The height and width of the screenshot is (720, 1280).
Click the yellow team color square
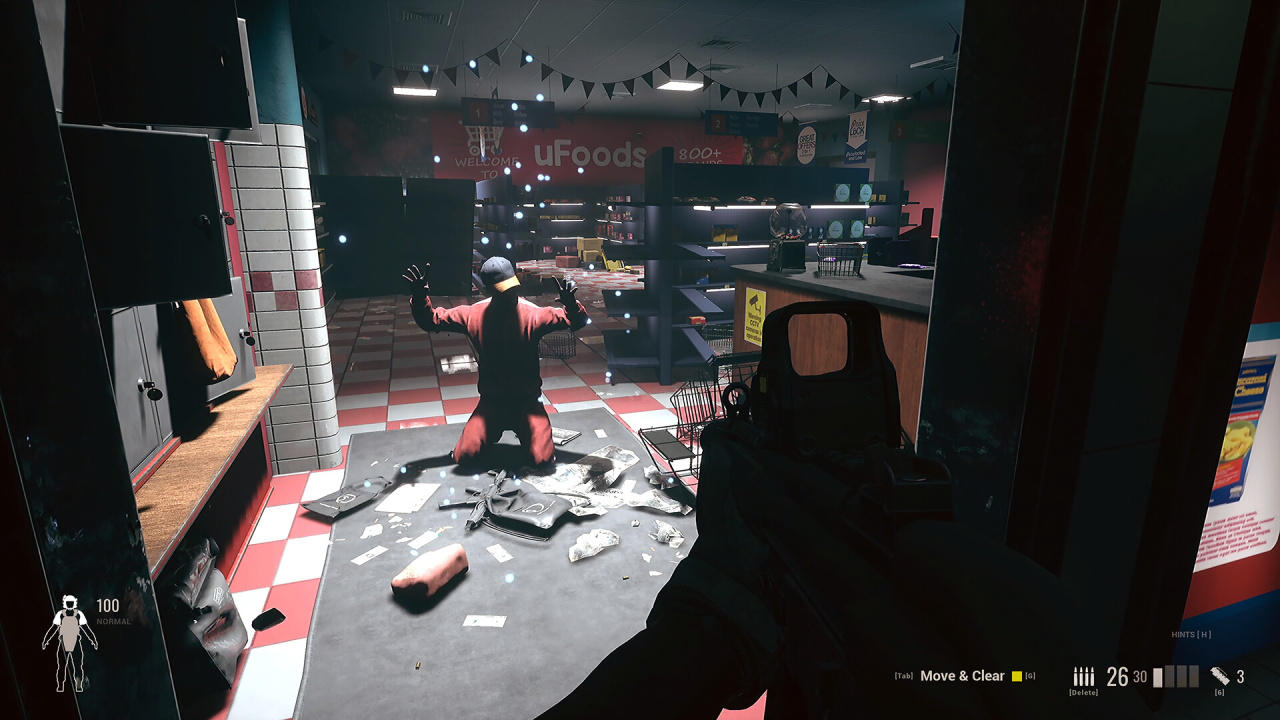pyautogui.click(x=1017, y=676)
